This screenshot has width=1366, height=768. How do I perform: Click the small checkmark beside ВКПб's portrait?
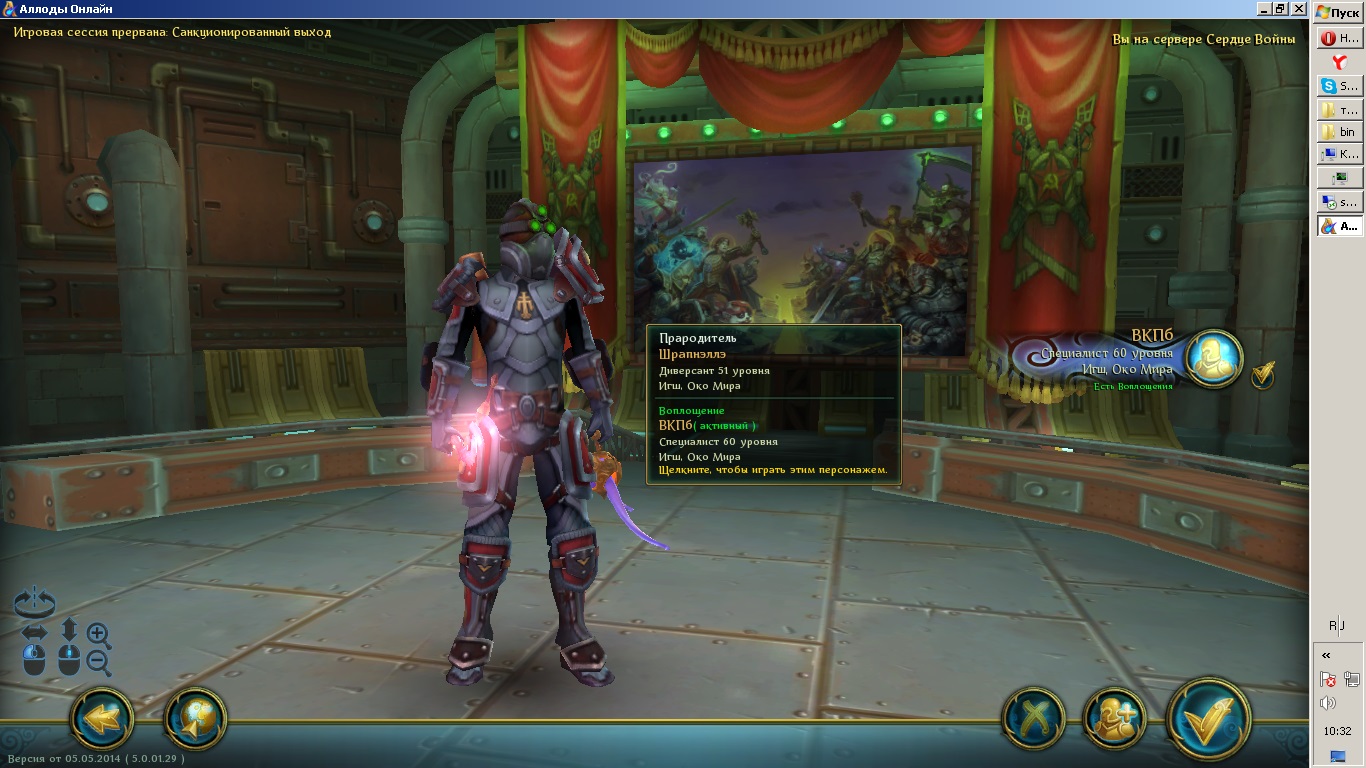(x=1263, y=374)
